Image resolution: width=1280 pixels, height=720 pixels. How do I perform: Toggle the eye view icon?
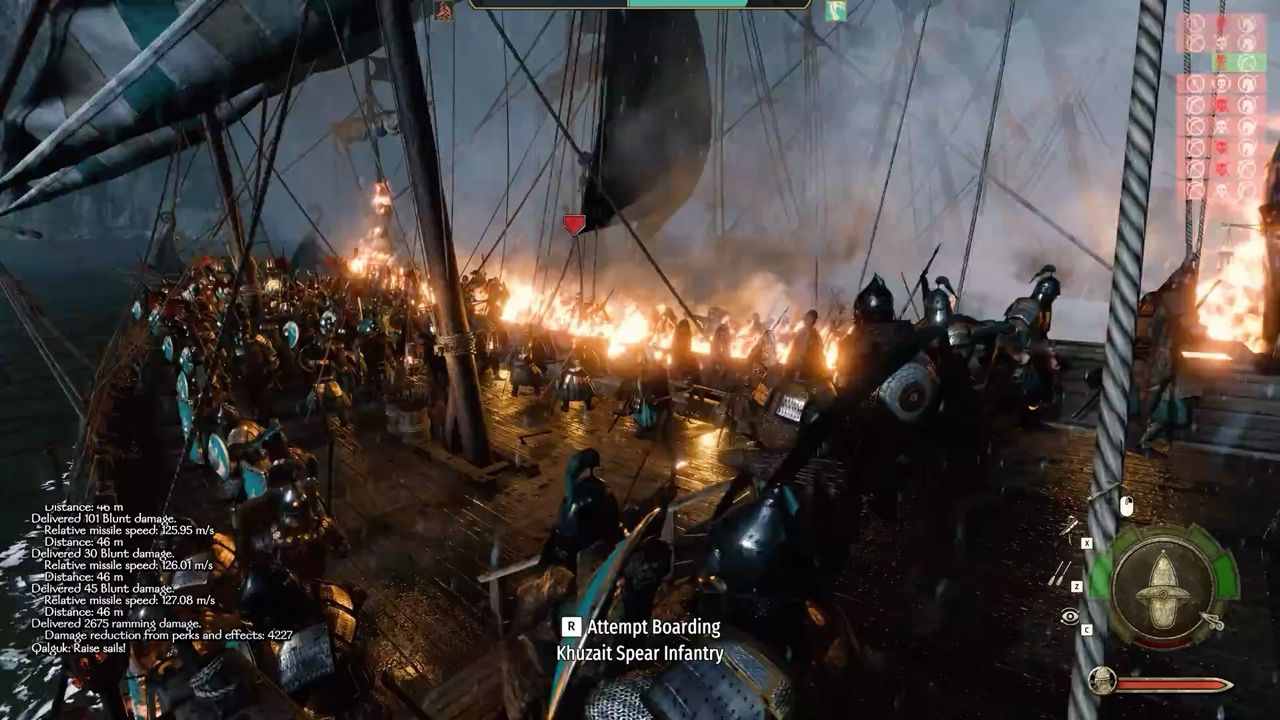pos(1070,617)
